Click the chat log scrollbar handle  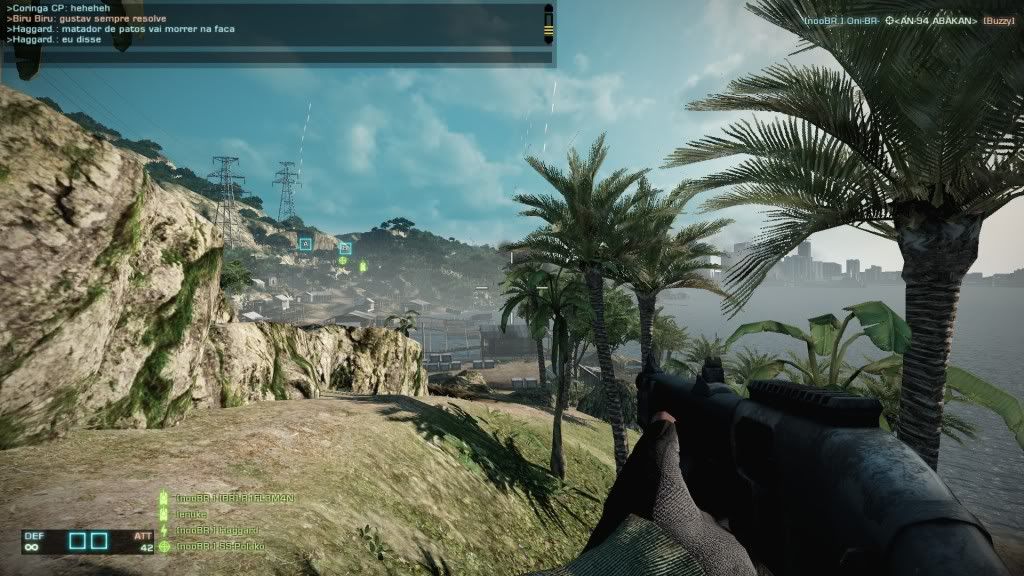pos(548,24)
